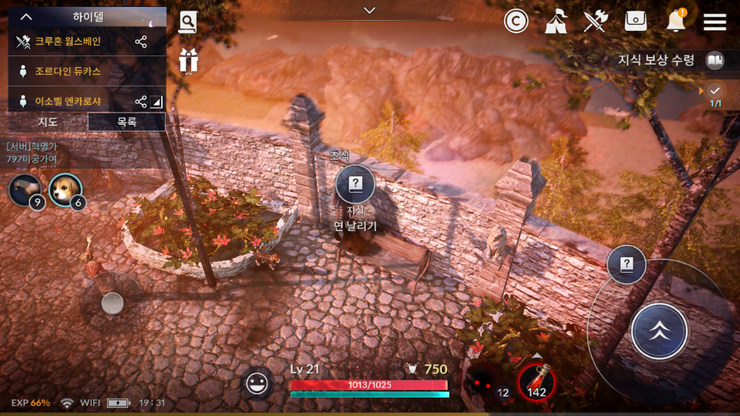
Task: Tap the double-arrow jump button
Action: (x=659, y=331)
